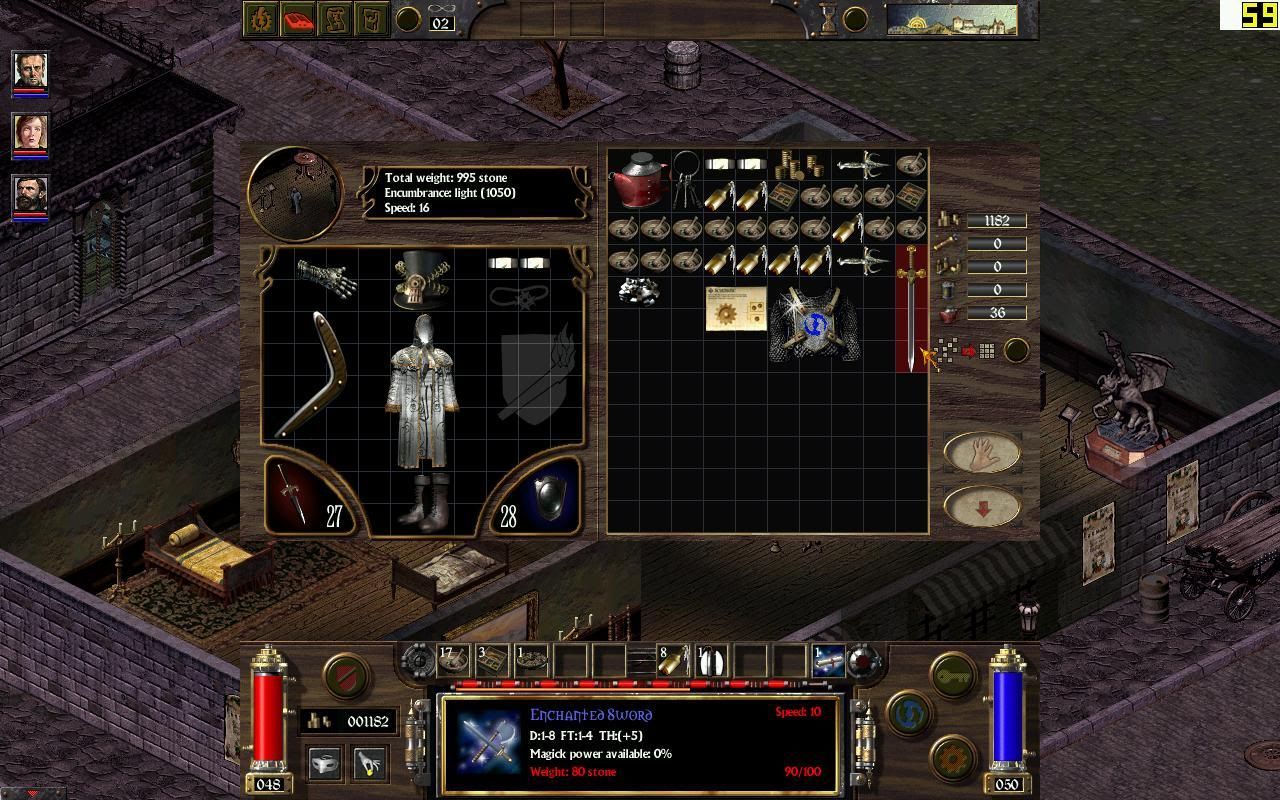Viewport: 1280px width, 800px height.
Task: Select the schematic scroll in inventory
Action: click(x=735, y=307)
